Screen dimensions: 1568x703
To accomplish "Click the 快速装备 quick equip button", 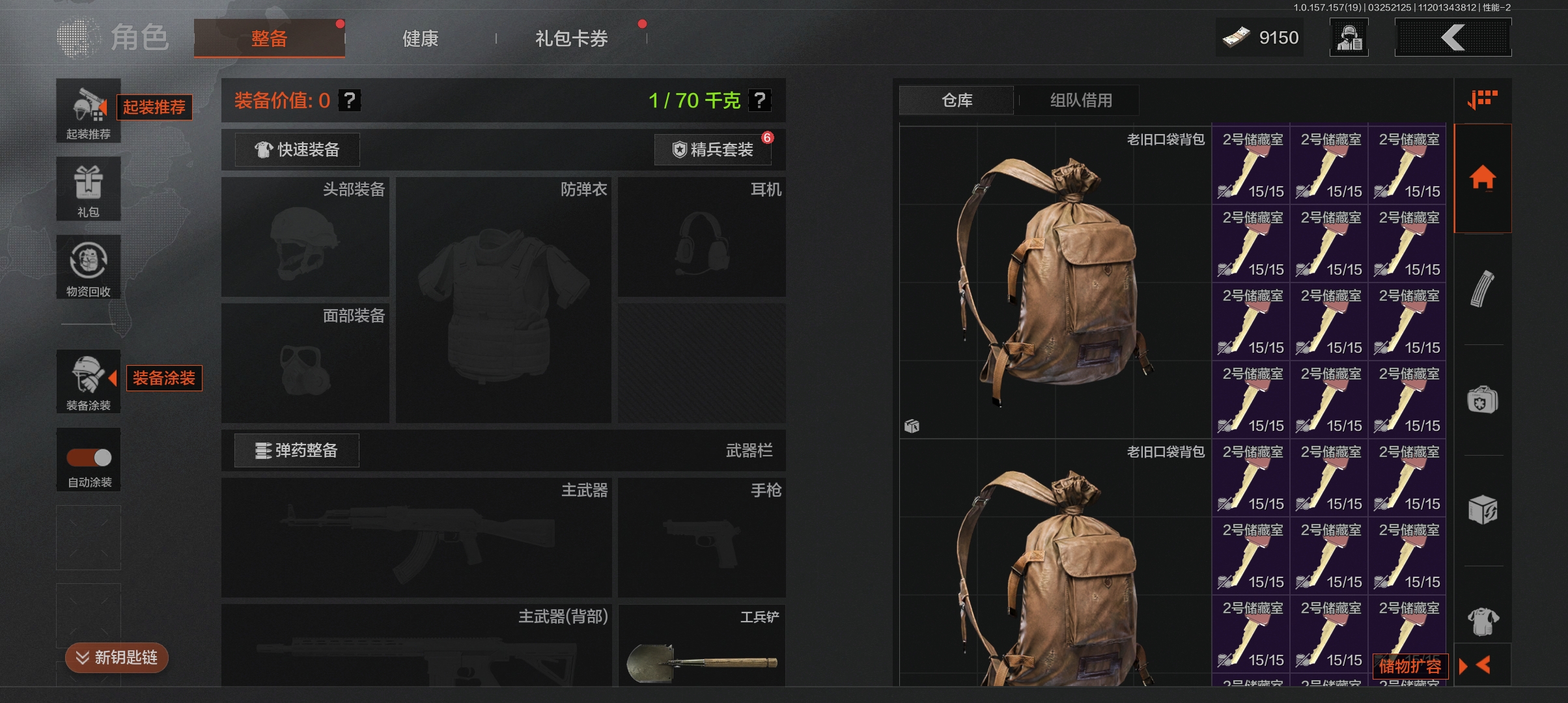I will [297, 150].
